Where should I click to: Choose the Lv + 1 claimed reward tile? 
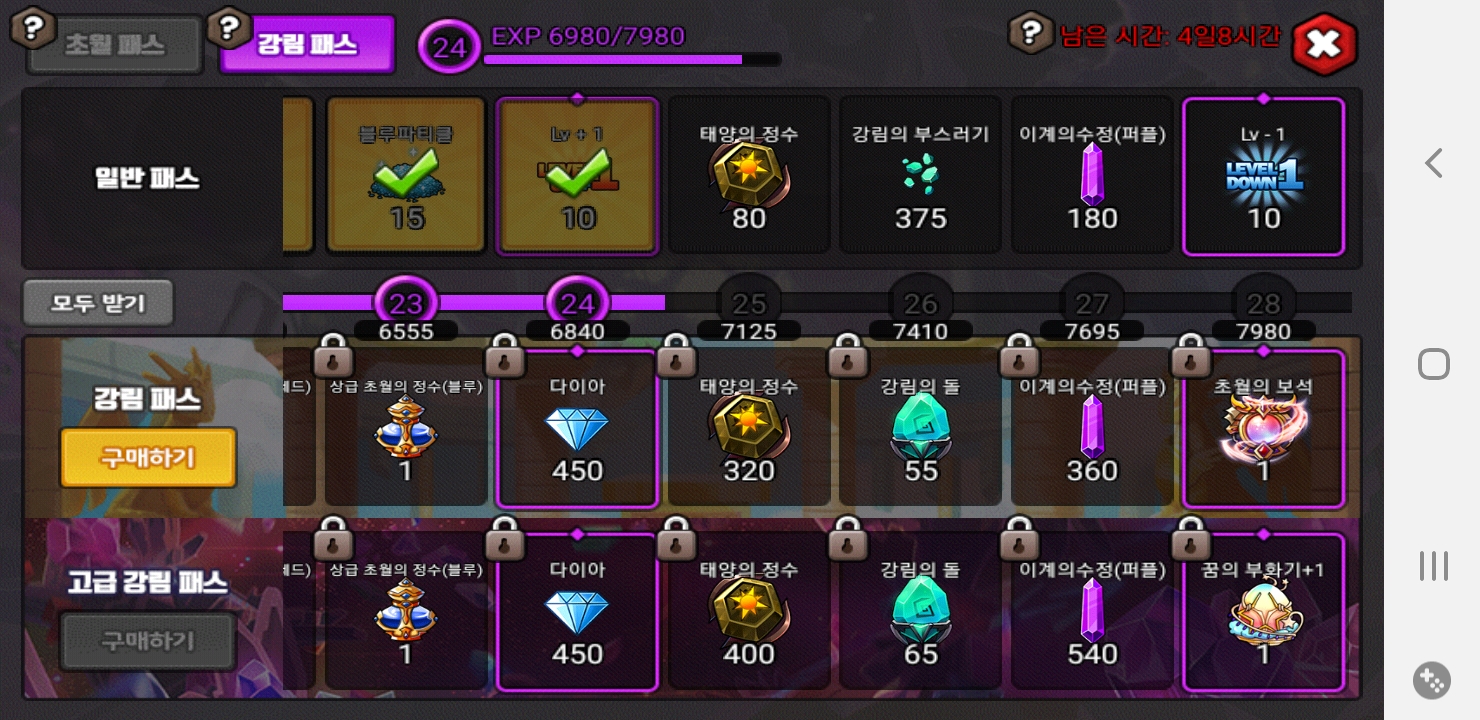(x=578, y=176)
